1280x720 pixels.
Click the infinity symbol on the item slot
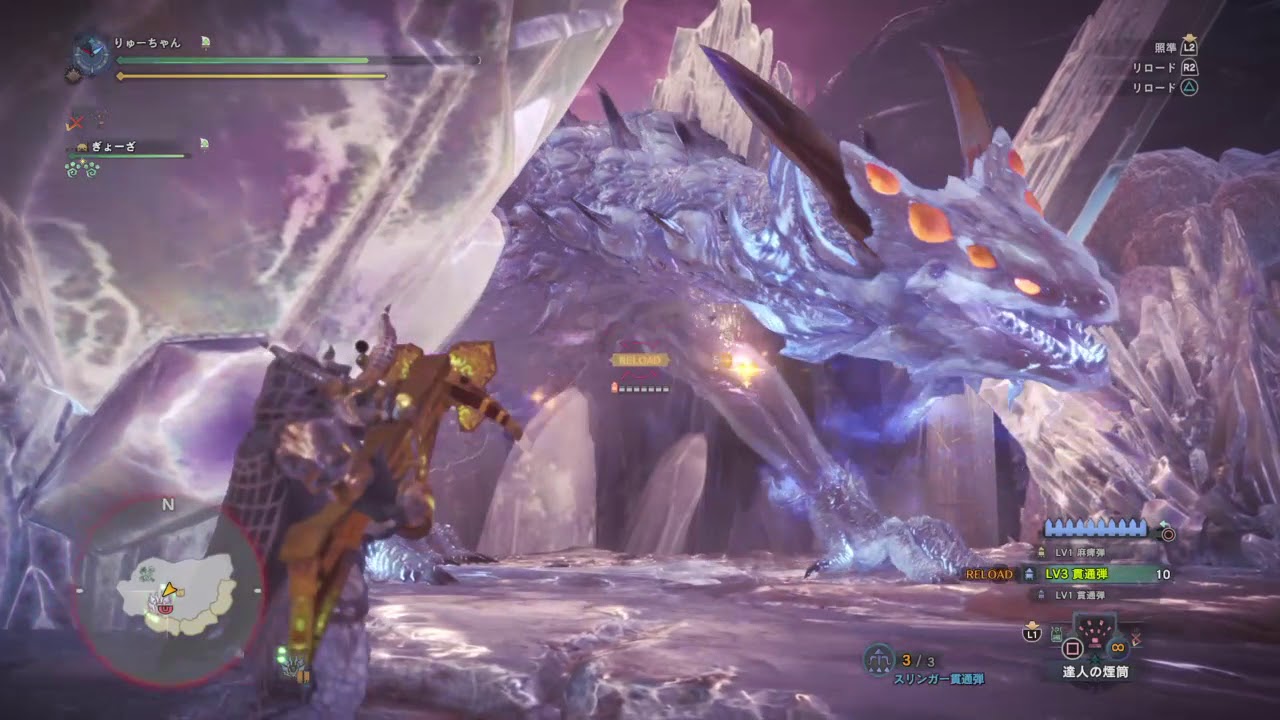click(1116, 647)
